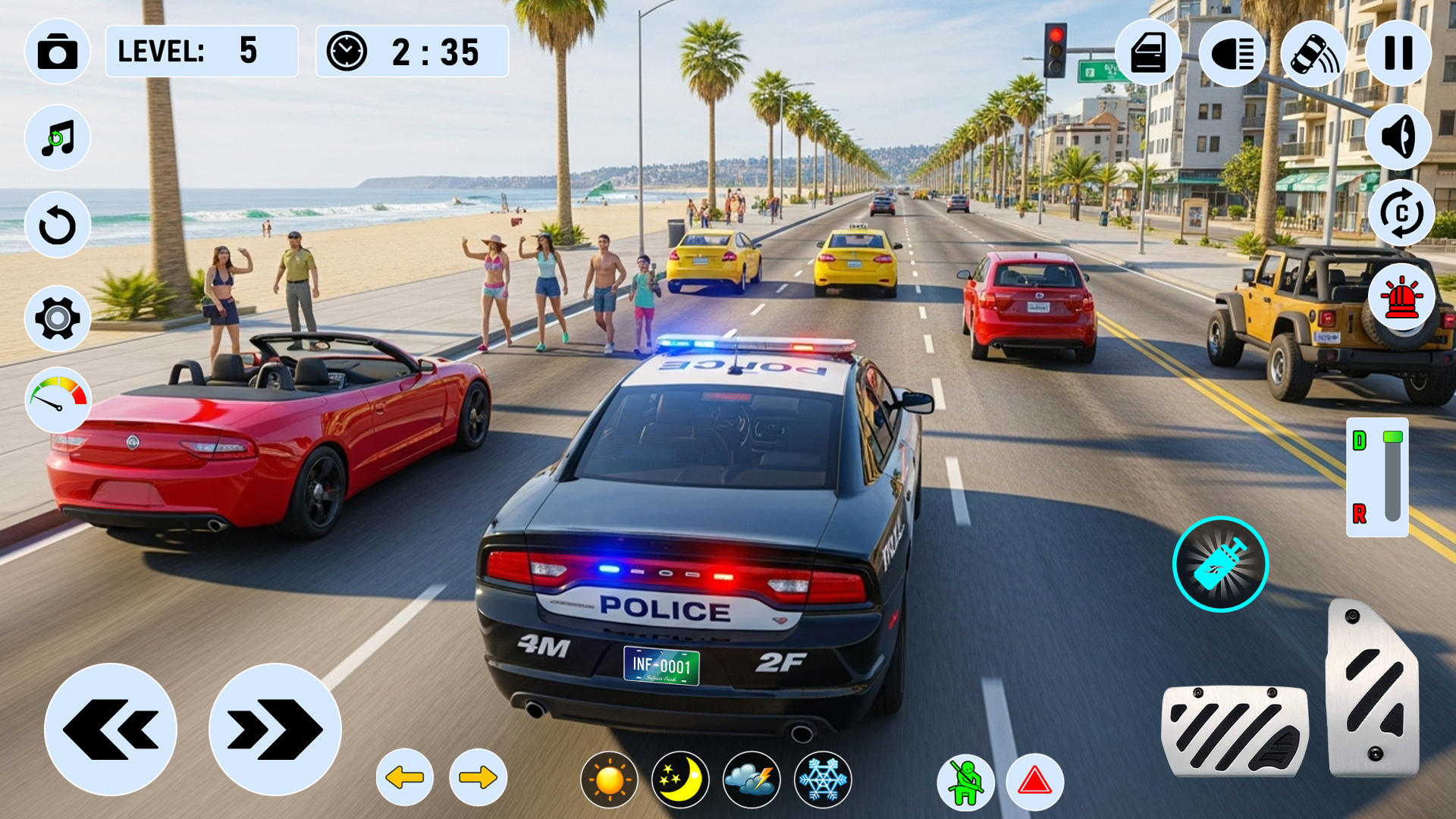The image size is (1456, 819).
Task: Activate the nitro boost button
Action: [x=1220, y=564]
